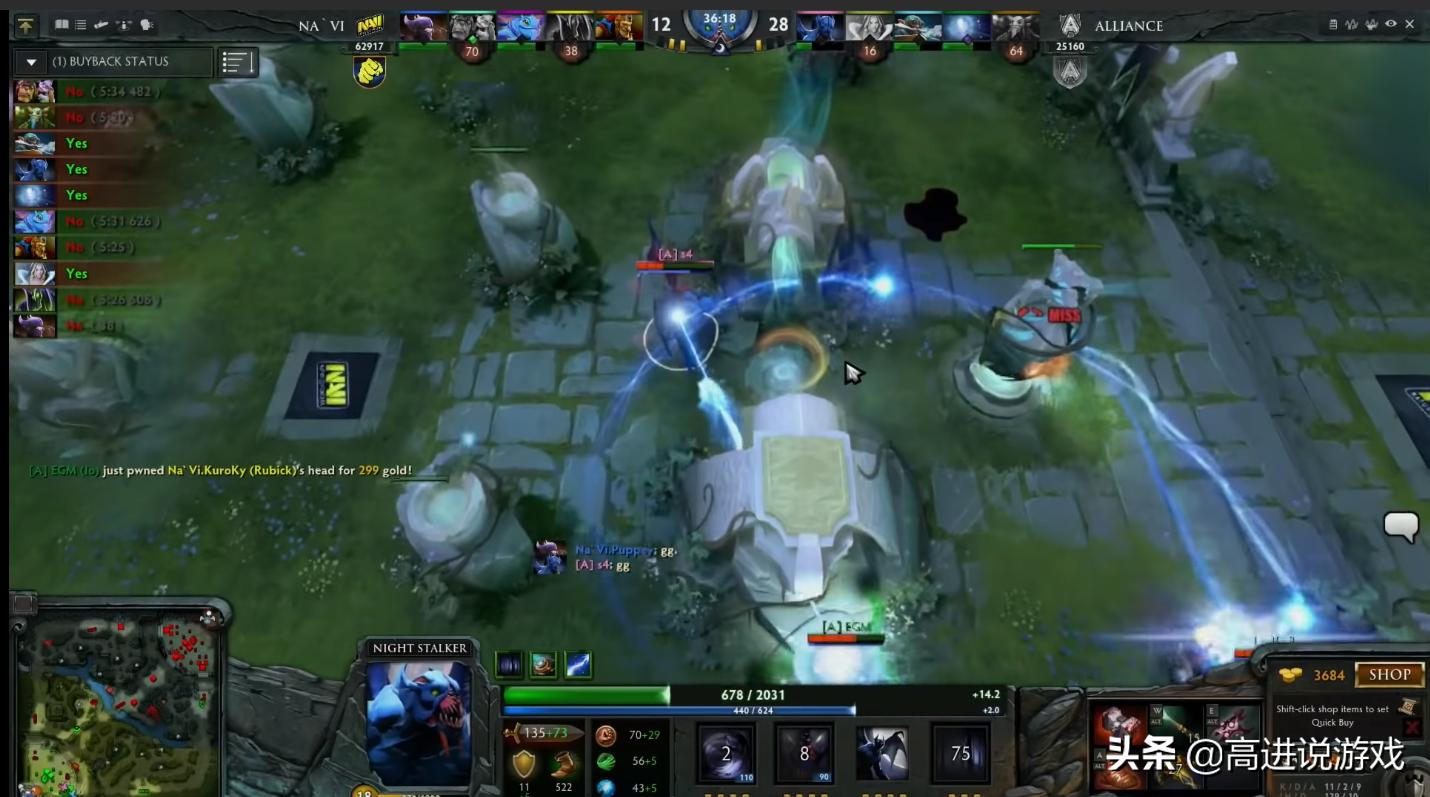Select Night Stalker's Void ability

click(725, 752)
